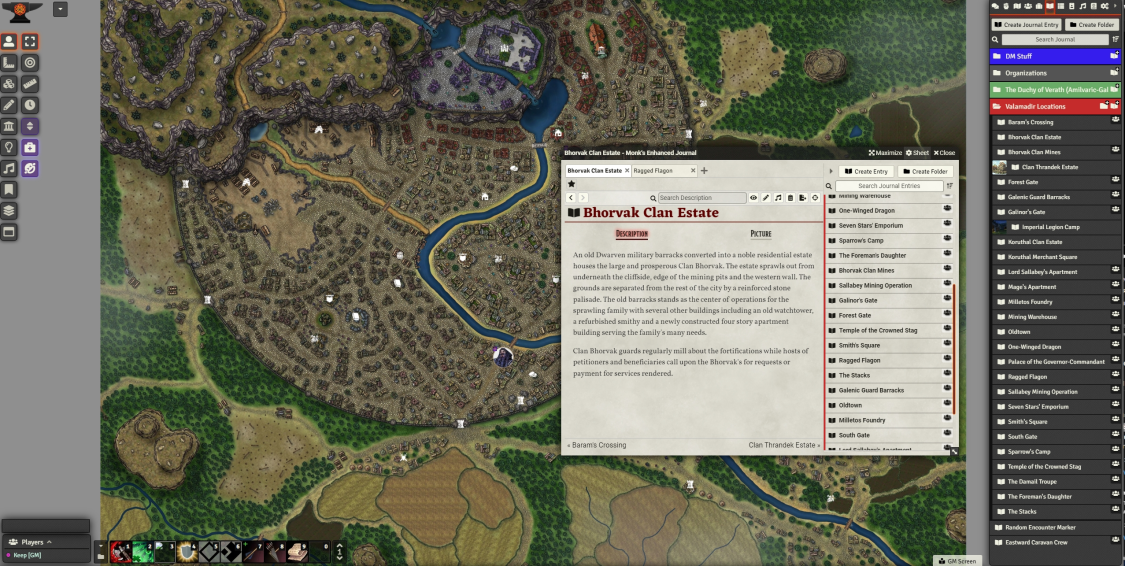Screen dimensions: 1125x566
Task: Go to previous entry Baram's Crossing
Action: [x=597, y=445]
